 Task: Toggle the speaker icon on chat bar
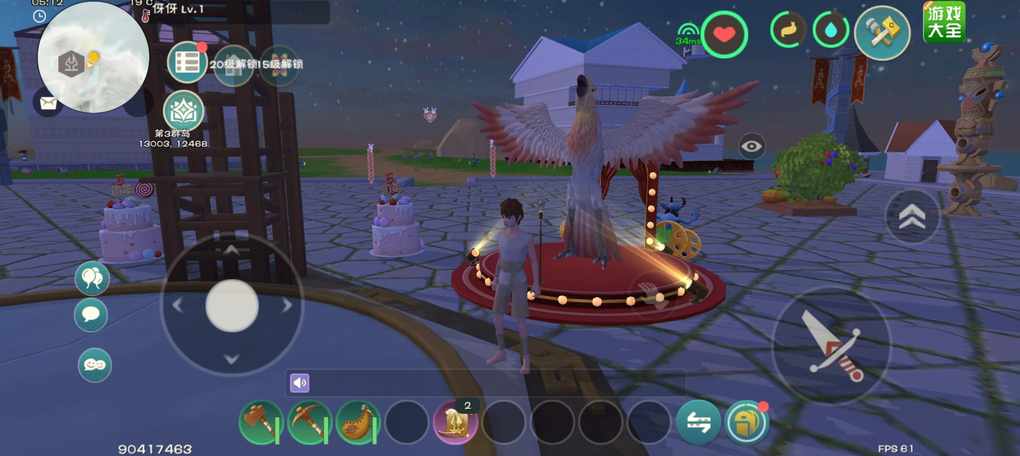[299, 383]
